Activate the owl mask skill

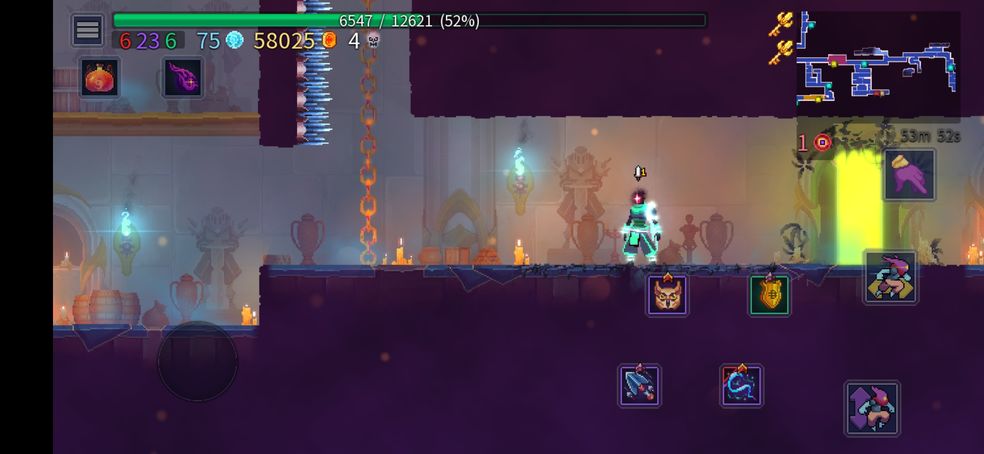[667, 294]
